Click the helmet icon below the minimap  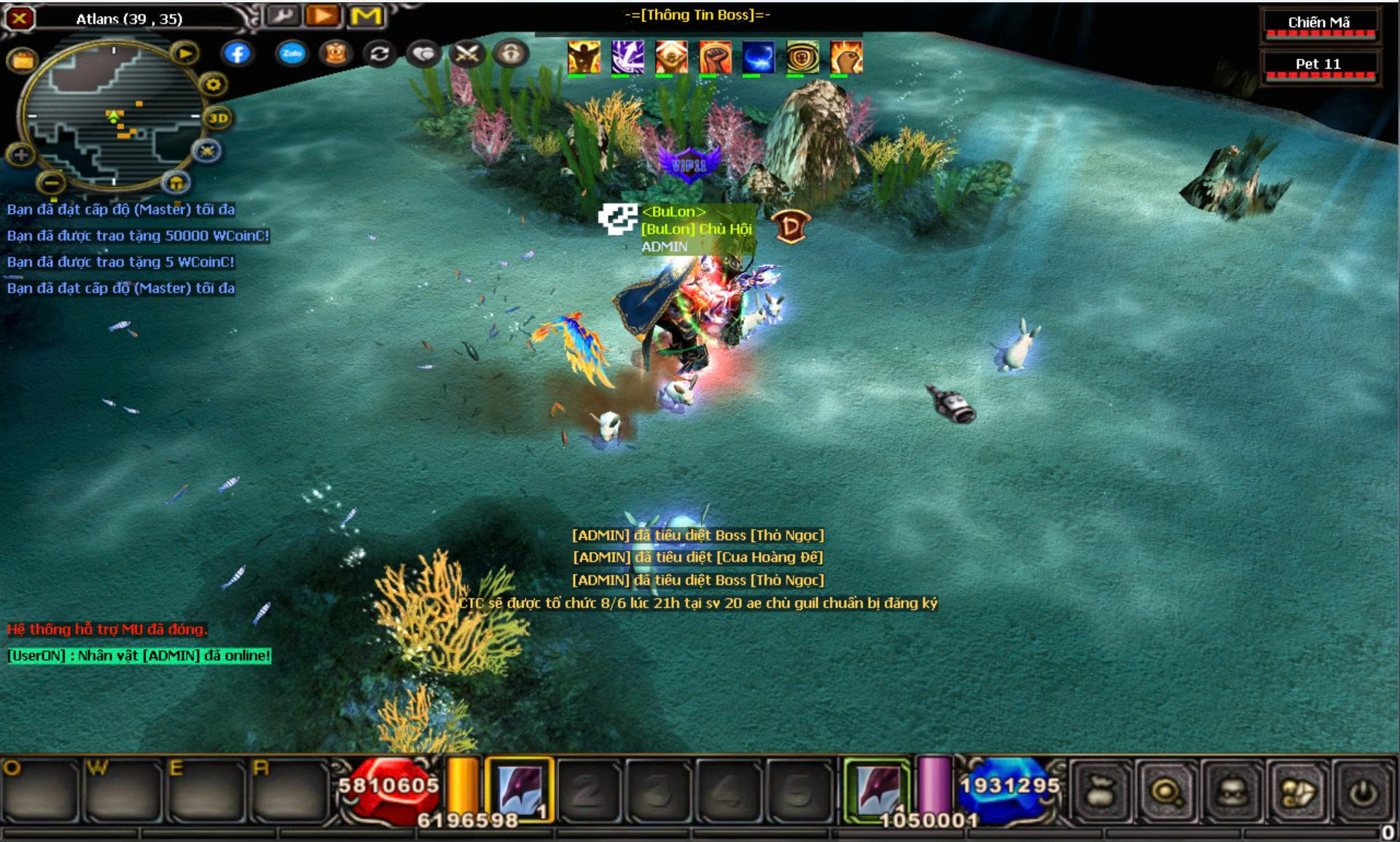176,181
